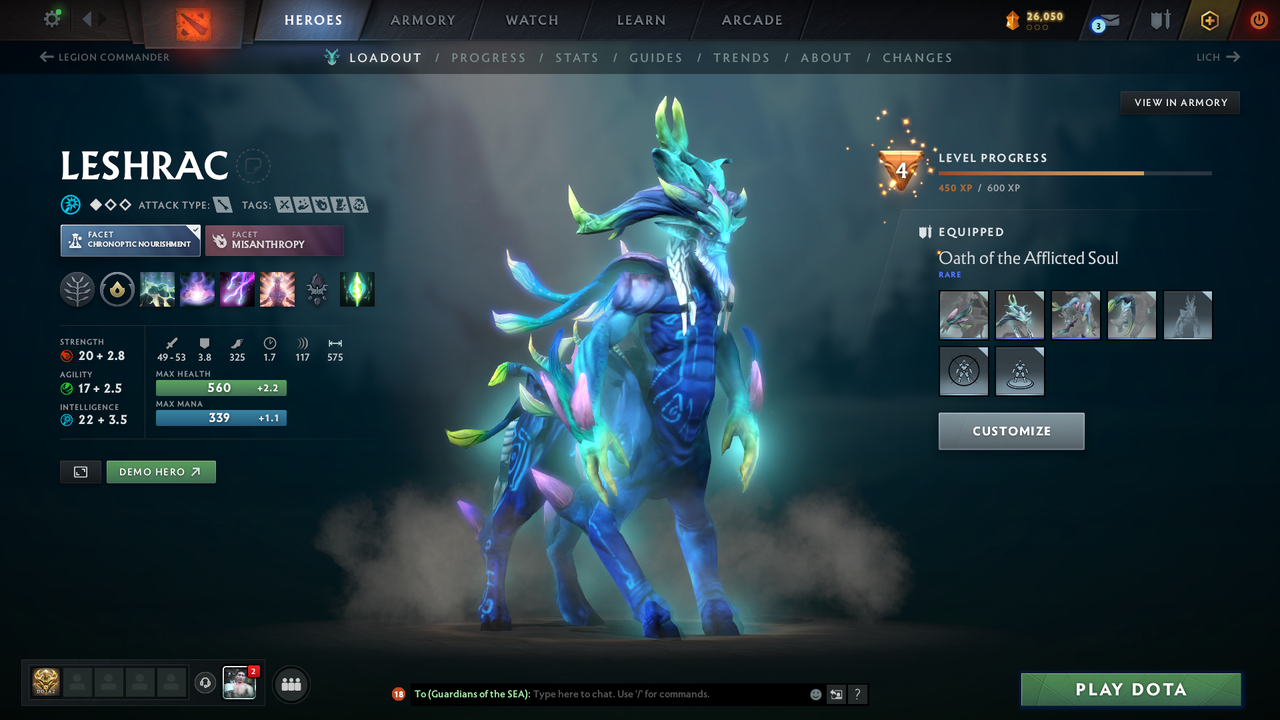Select the Chronoptic Nourishment facet
The width and height of the screenshot is (1280, 720).
(x=130, y=240)
